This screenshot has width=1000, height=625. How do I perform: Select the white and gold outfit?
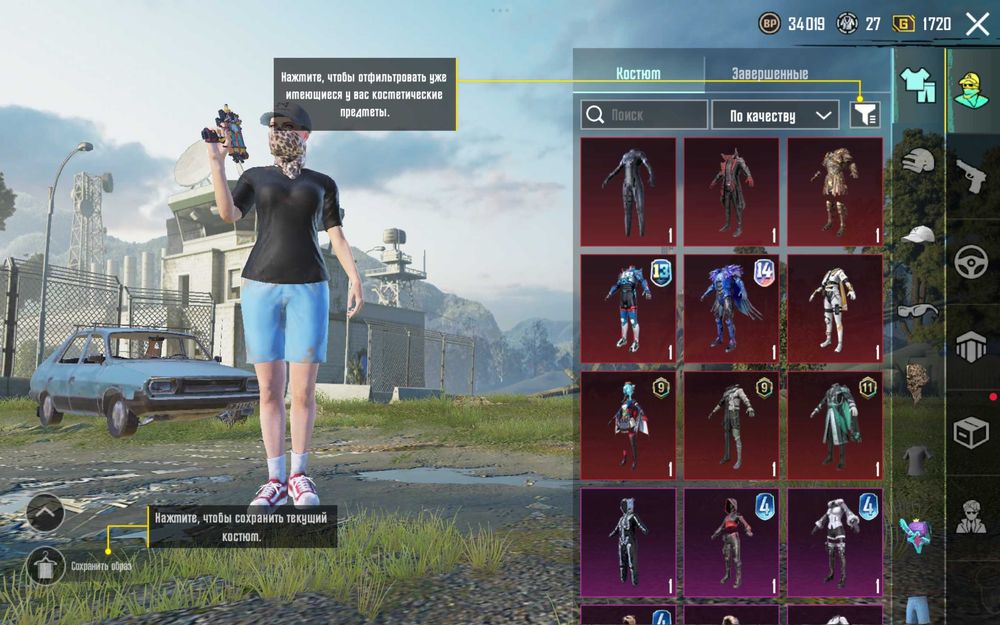[835, 308]
